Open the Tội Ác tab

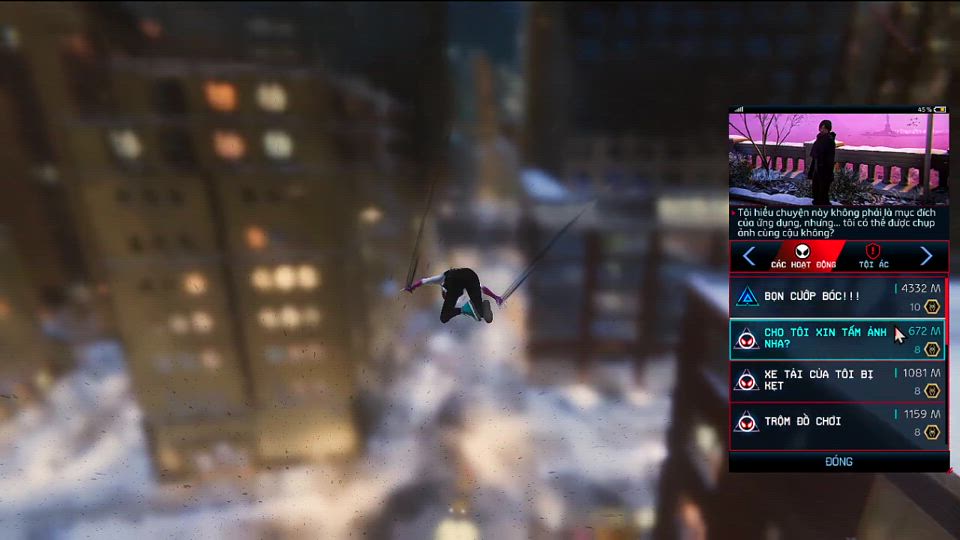coord(873,256)
